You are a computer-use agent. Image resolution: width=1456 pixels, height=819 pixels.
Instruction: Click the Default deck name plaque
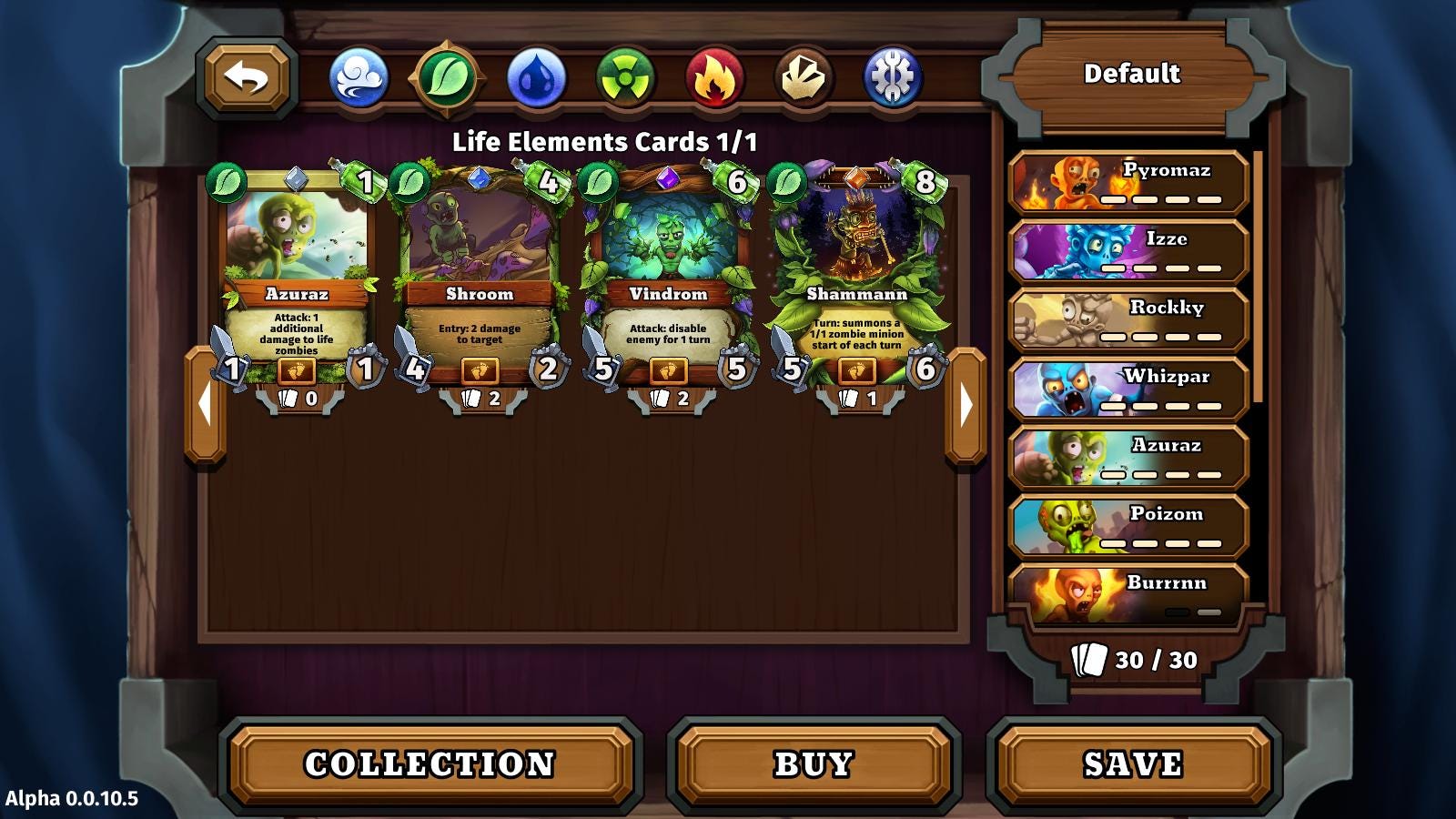pyautogui.click(x=1131, y=74)
